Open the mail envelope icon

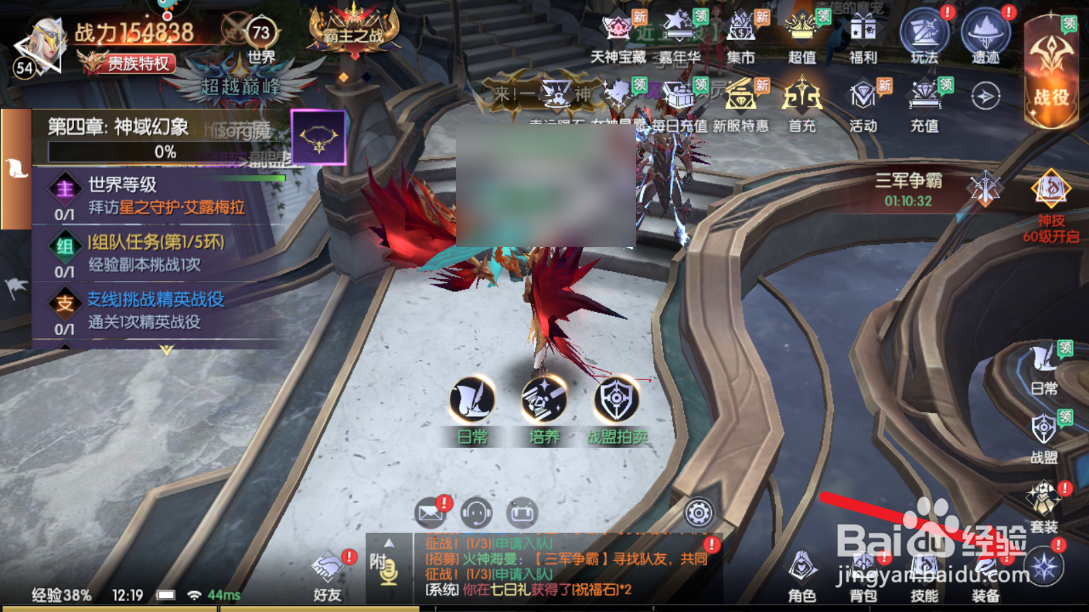coord(430,514)
